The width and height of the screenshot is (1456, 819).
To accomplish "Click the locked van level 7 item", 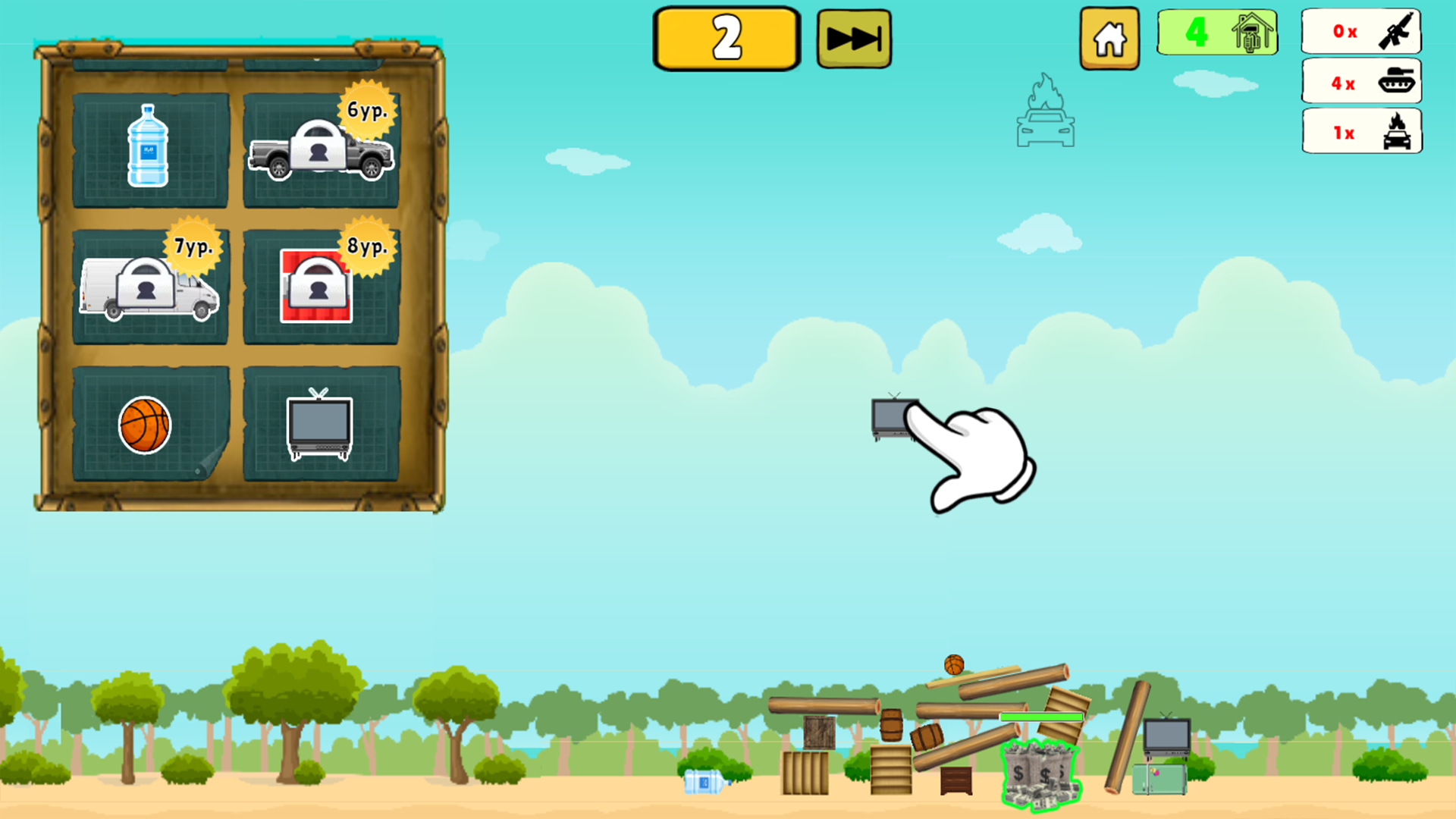I will pos(149,288).
